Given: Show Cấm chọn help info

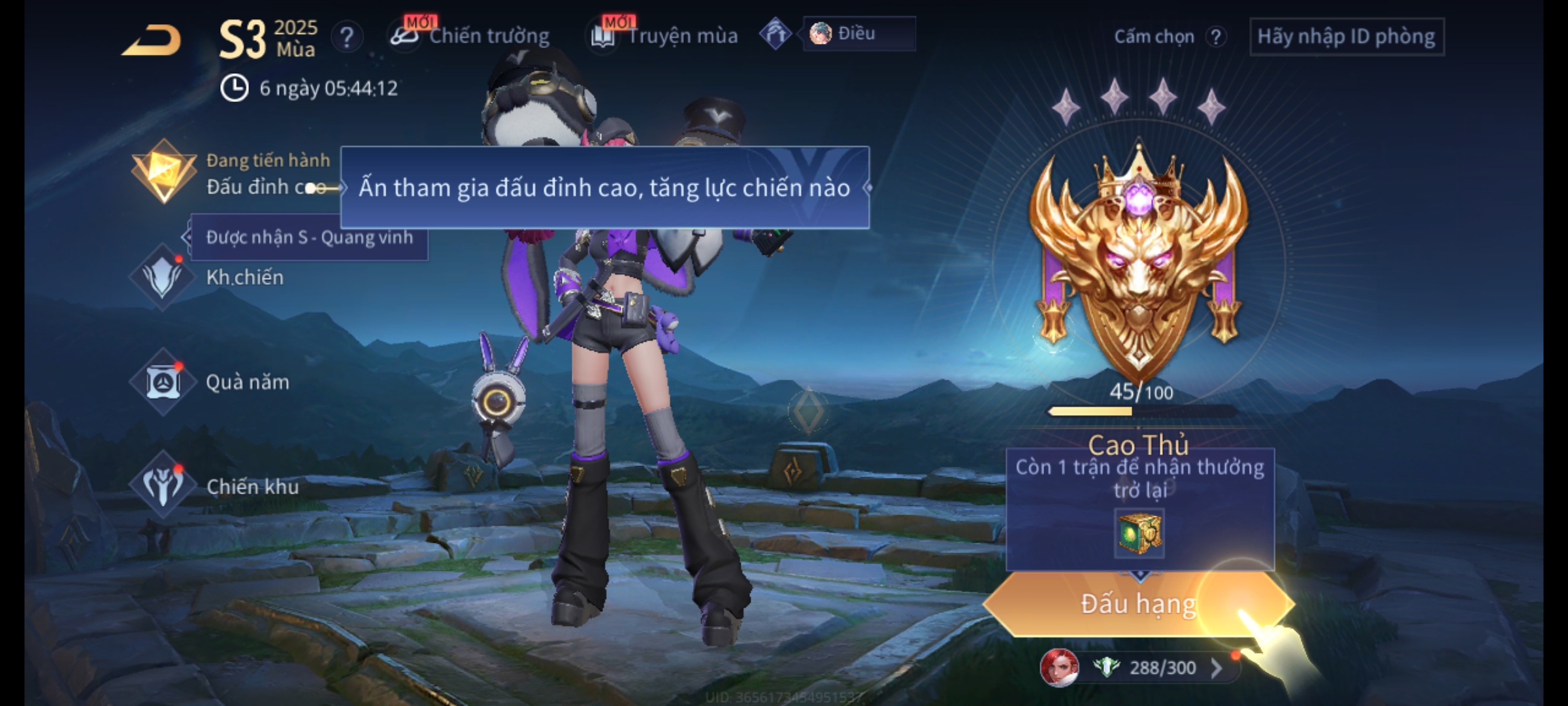Looking at the screenshot, I should (x=1215, y=37).
